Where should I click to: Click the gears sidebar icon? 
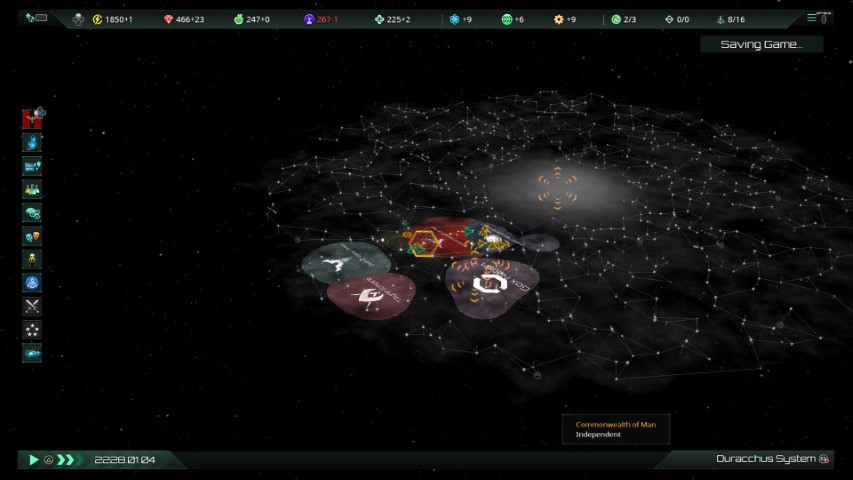click(x=32, y=213)
